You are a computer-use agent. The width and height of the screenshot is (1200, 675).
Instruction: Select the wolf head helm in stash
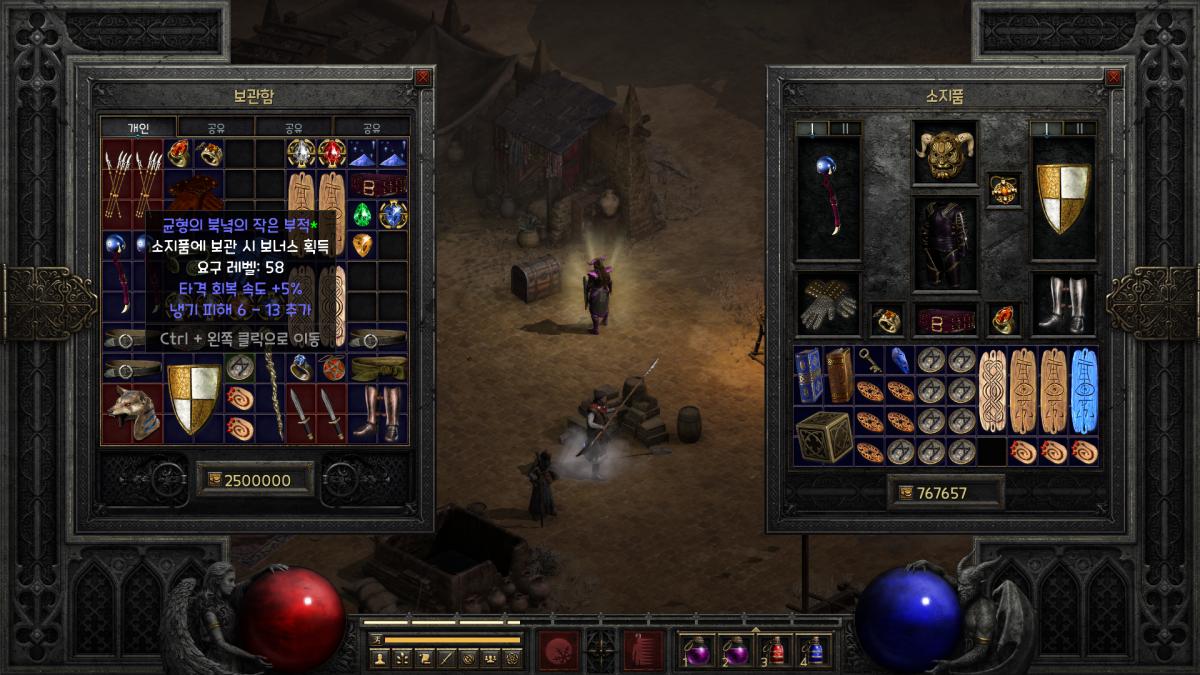point(132,414)
